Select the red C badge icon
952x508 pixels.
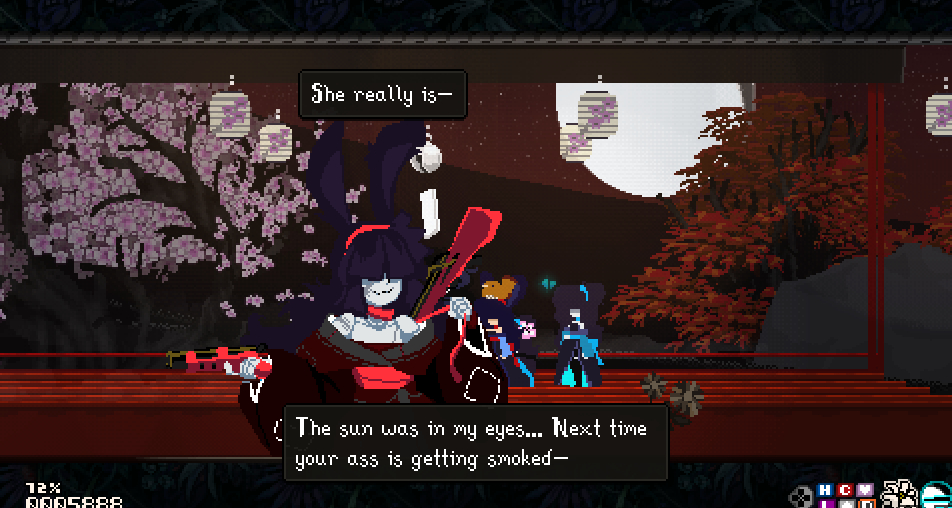tap(845, 489)
